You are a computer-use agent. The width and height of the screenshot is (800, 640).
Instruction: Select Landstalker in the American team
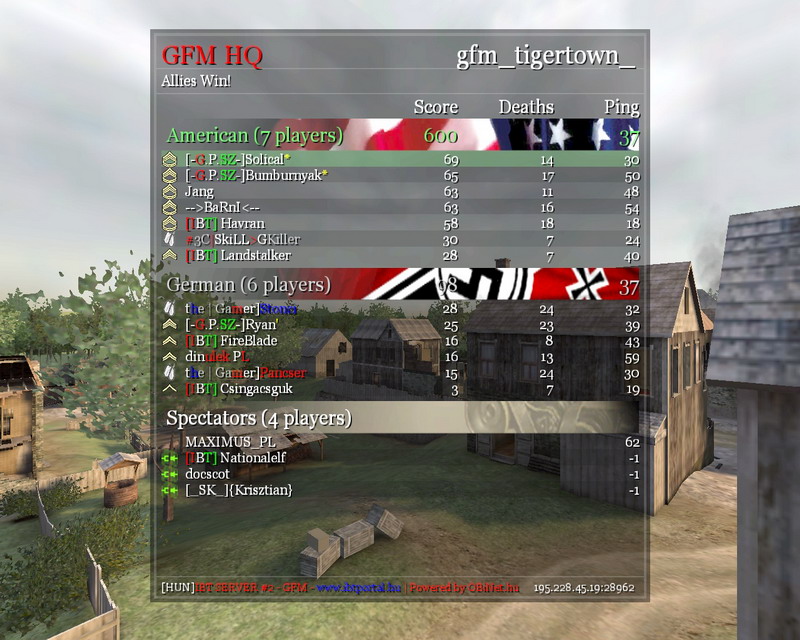(x=400, y=256)
